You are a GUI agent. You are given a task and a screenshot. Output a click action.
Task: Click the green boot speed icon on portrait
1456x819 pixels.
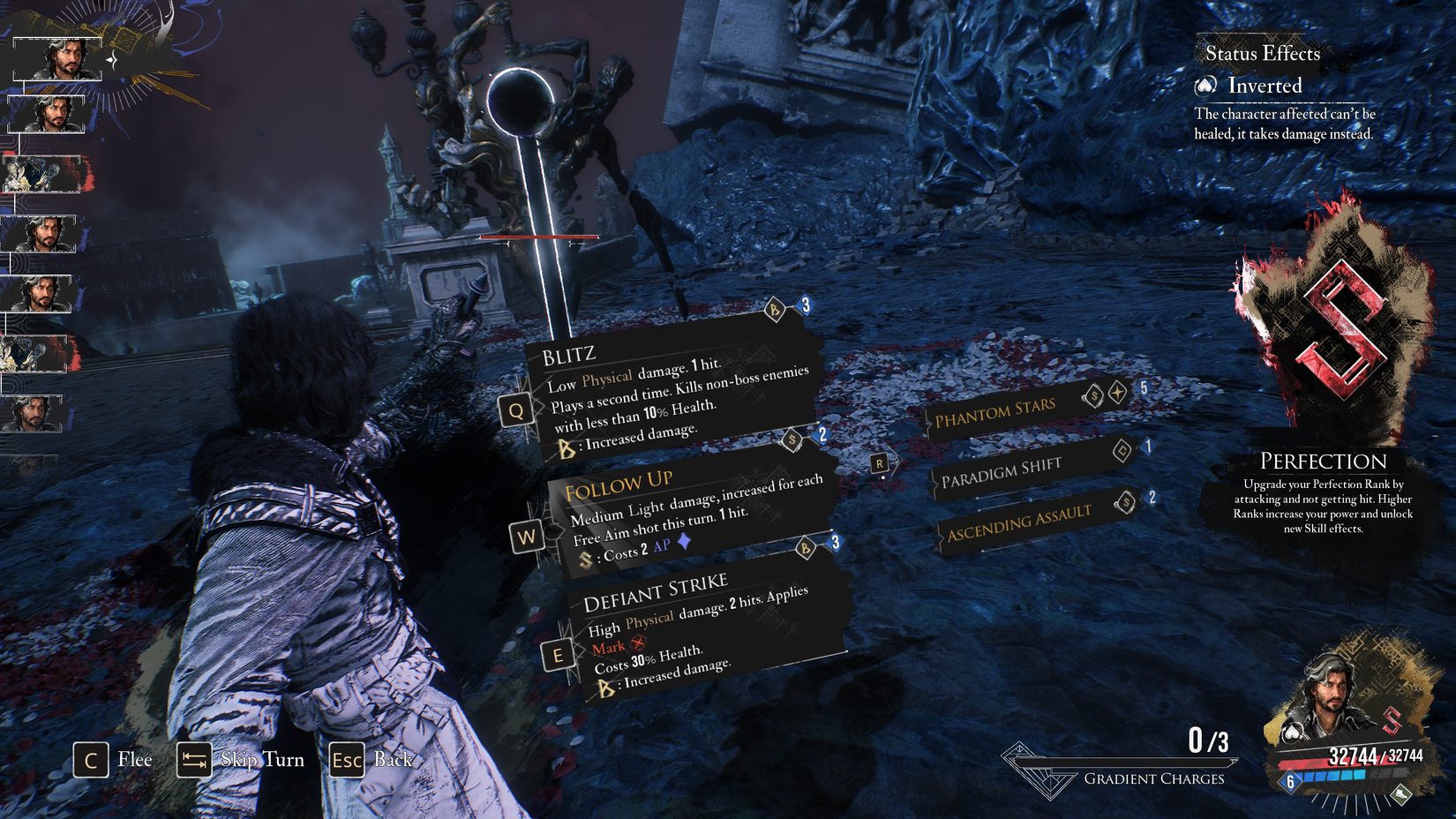(1400, 795)
